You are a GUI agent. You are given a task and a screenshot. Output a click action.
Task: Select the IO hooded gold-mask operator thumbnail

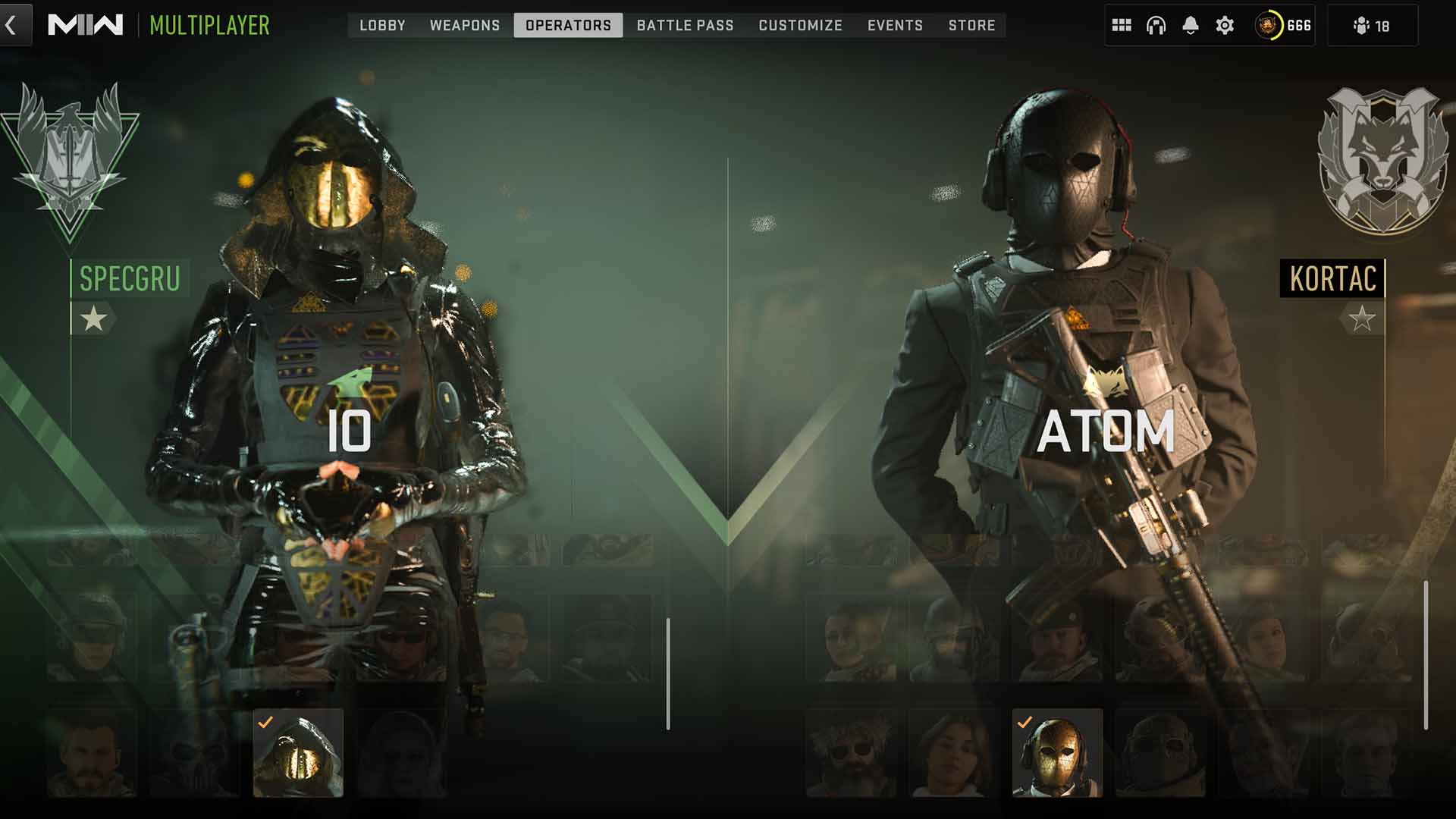(298, 753)
